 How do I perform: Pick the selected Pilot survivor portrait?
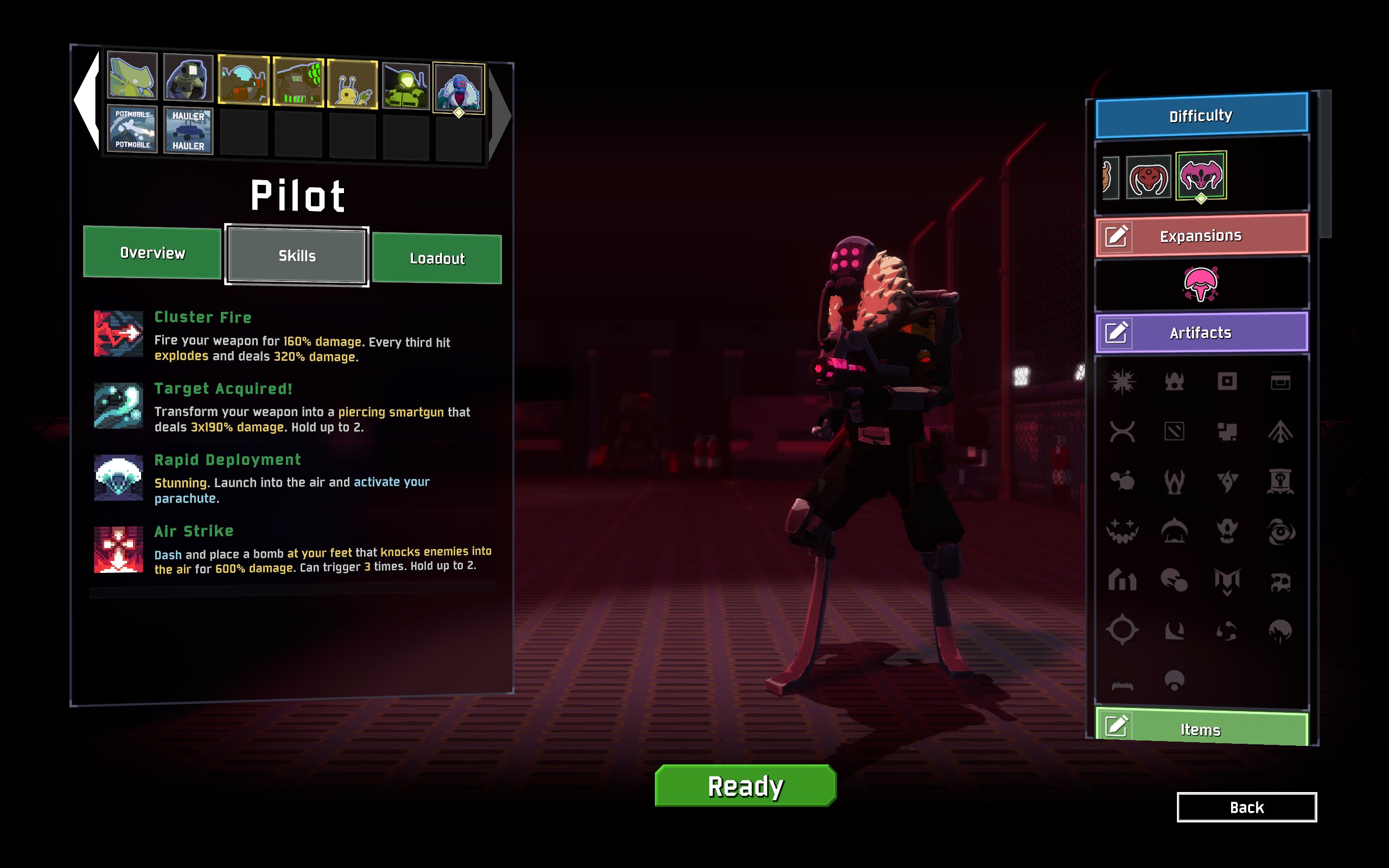(458, 88)
